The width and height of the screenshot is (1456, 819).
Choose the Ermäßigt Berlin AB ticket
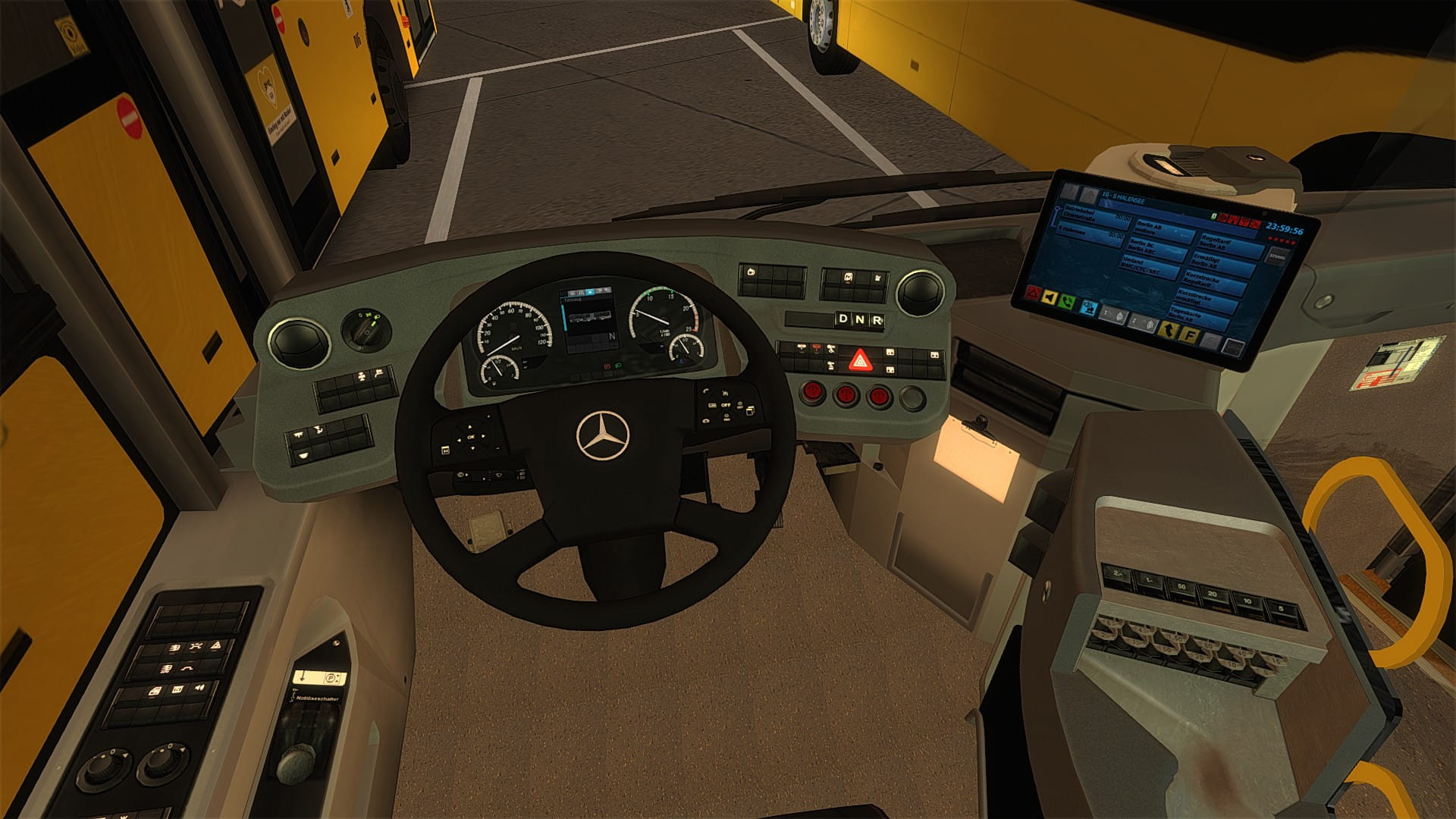click(1221, 262)
